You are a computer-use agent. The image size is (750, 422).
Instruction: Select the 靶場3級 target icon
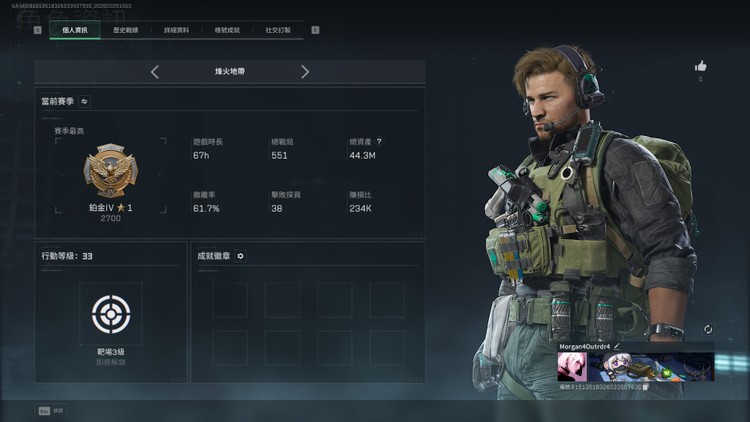point(111,314)
